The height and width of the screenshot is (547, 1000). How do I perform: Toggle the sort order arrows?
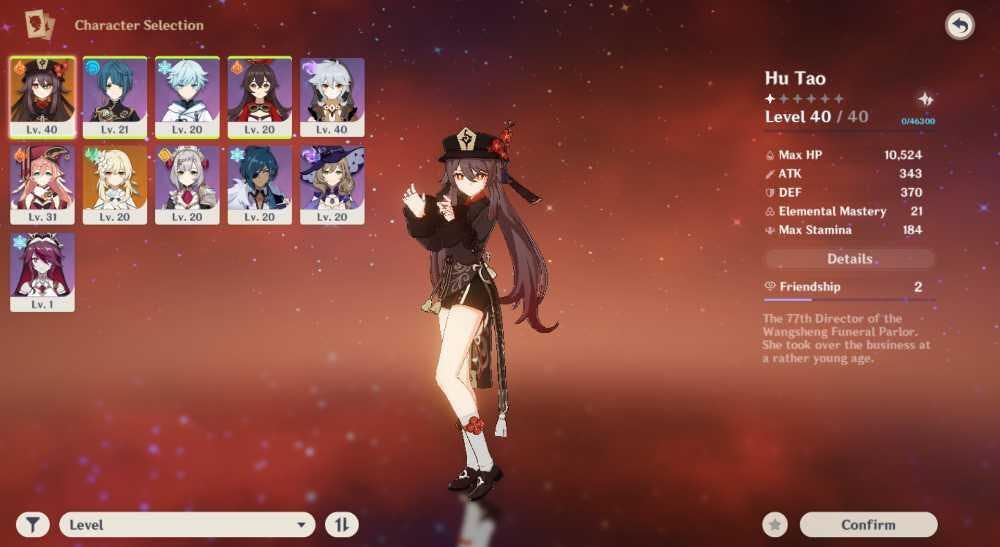click(x=341, y=524)
